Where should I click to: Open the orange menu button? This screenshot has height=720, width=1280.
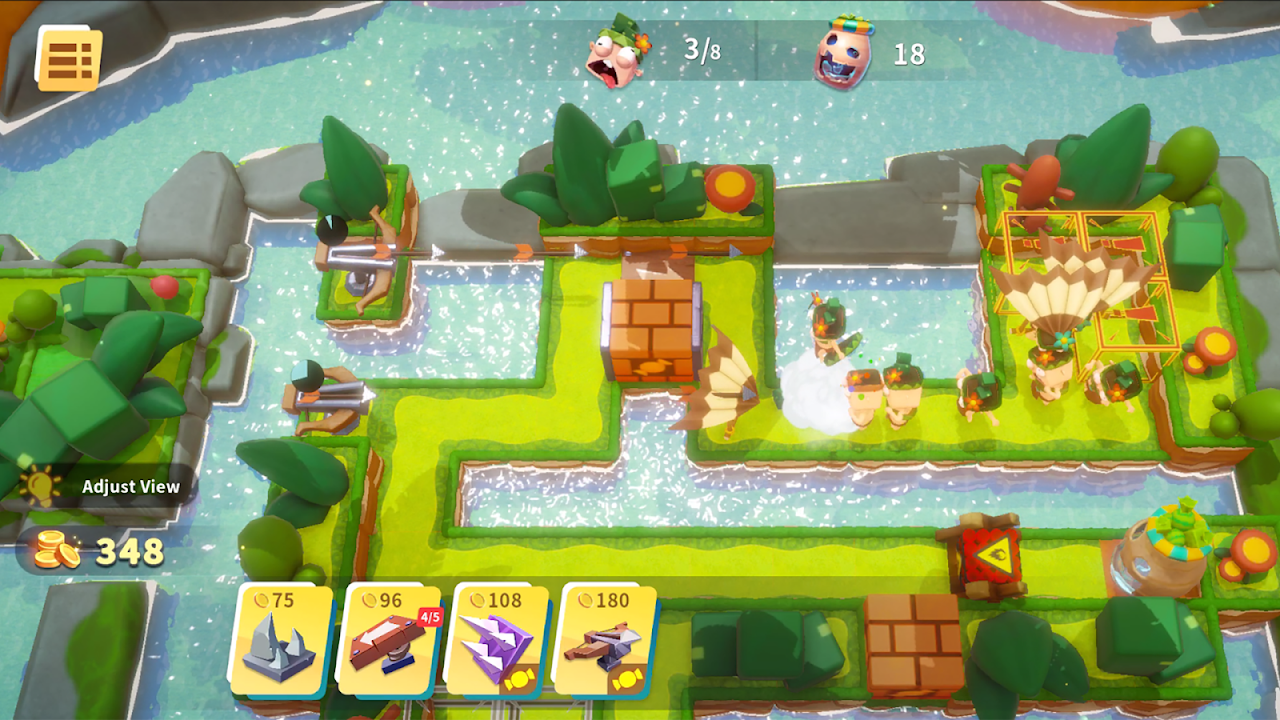coord(69,58)
